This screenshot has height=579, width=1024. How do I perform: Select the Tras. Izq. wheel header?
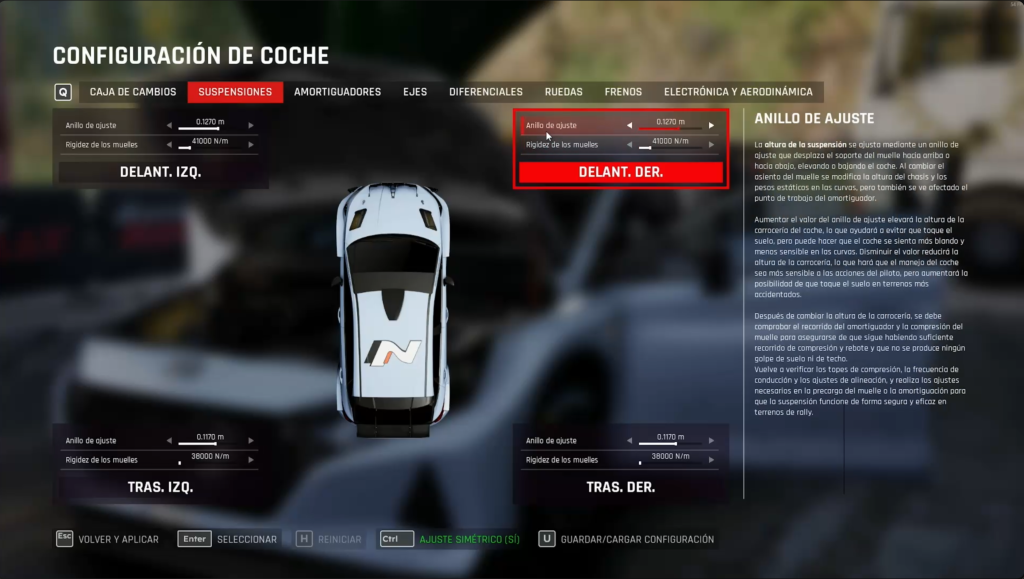tap(160, 487)
